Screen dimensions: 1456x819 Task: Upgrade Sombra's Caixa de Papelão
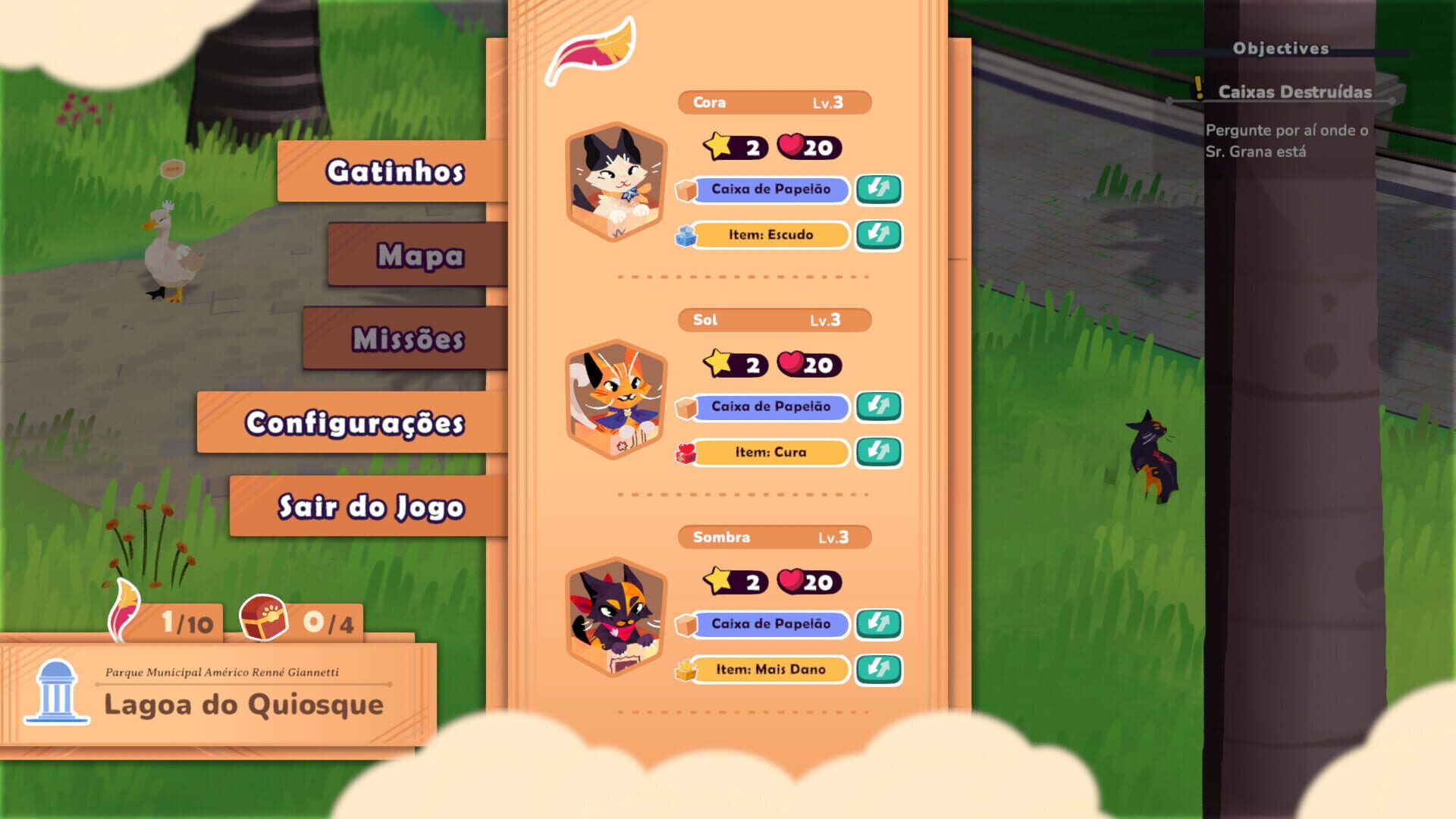coord(878,623)
